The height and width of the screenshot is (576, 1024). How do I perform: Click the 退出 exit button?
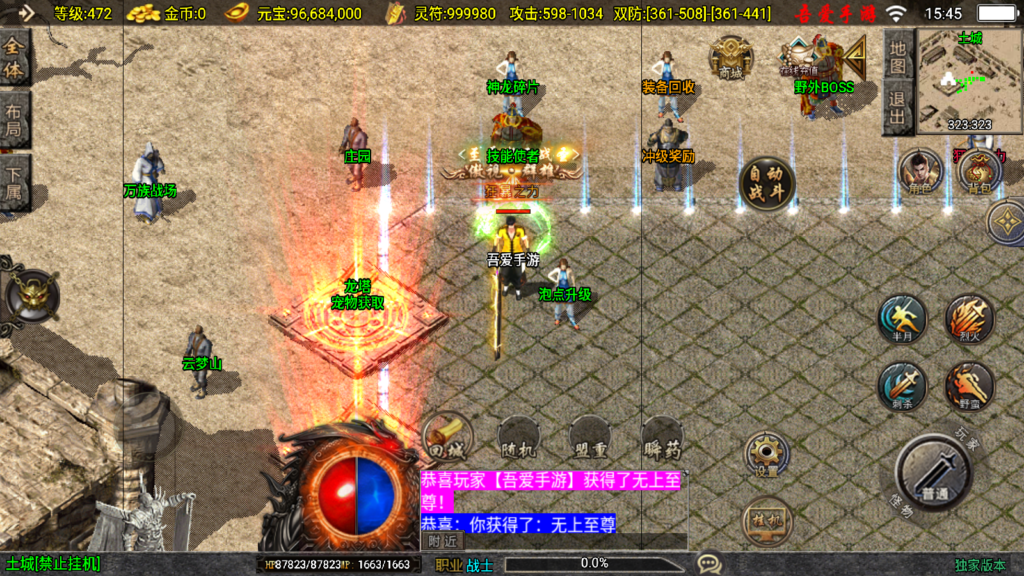[x=899, y=107]
